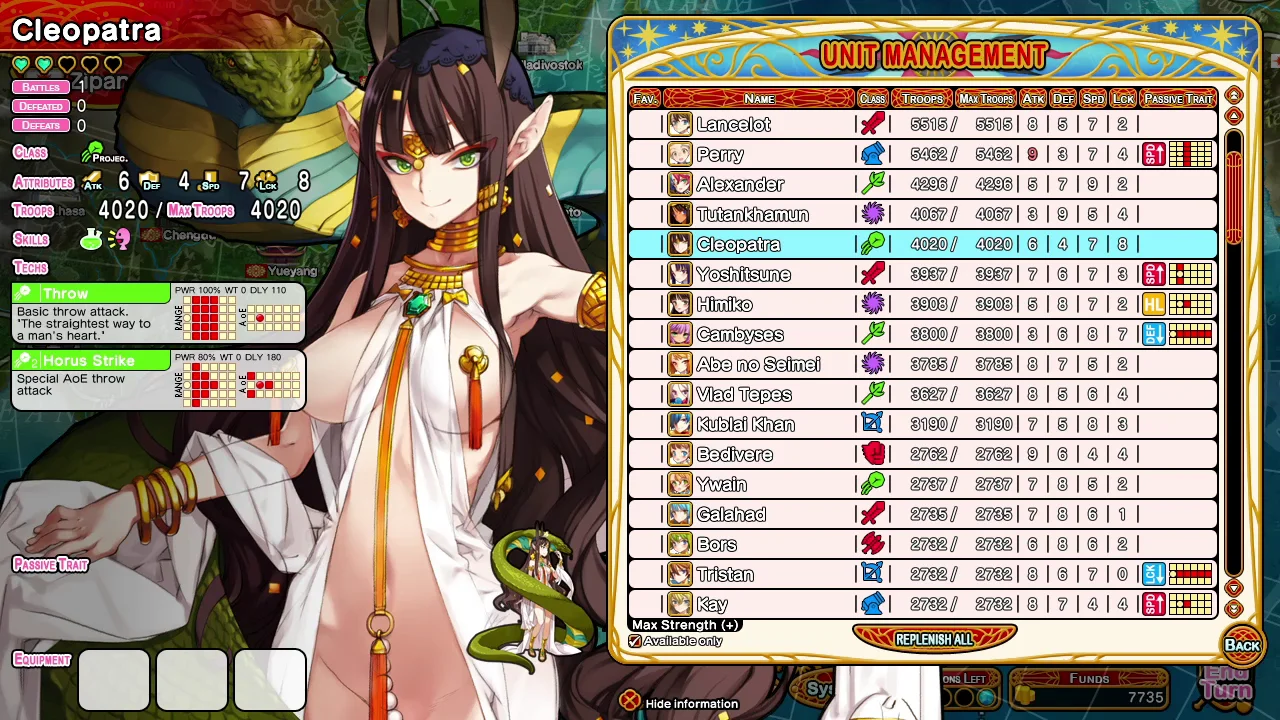Viewport: 1280px width, 720px height.
Task: Sort units by Class column header
Action: (872, 99)
